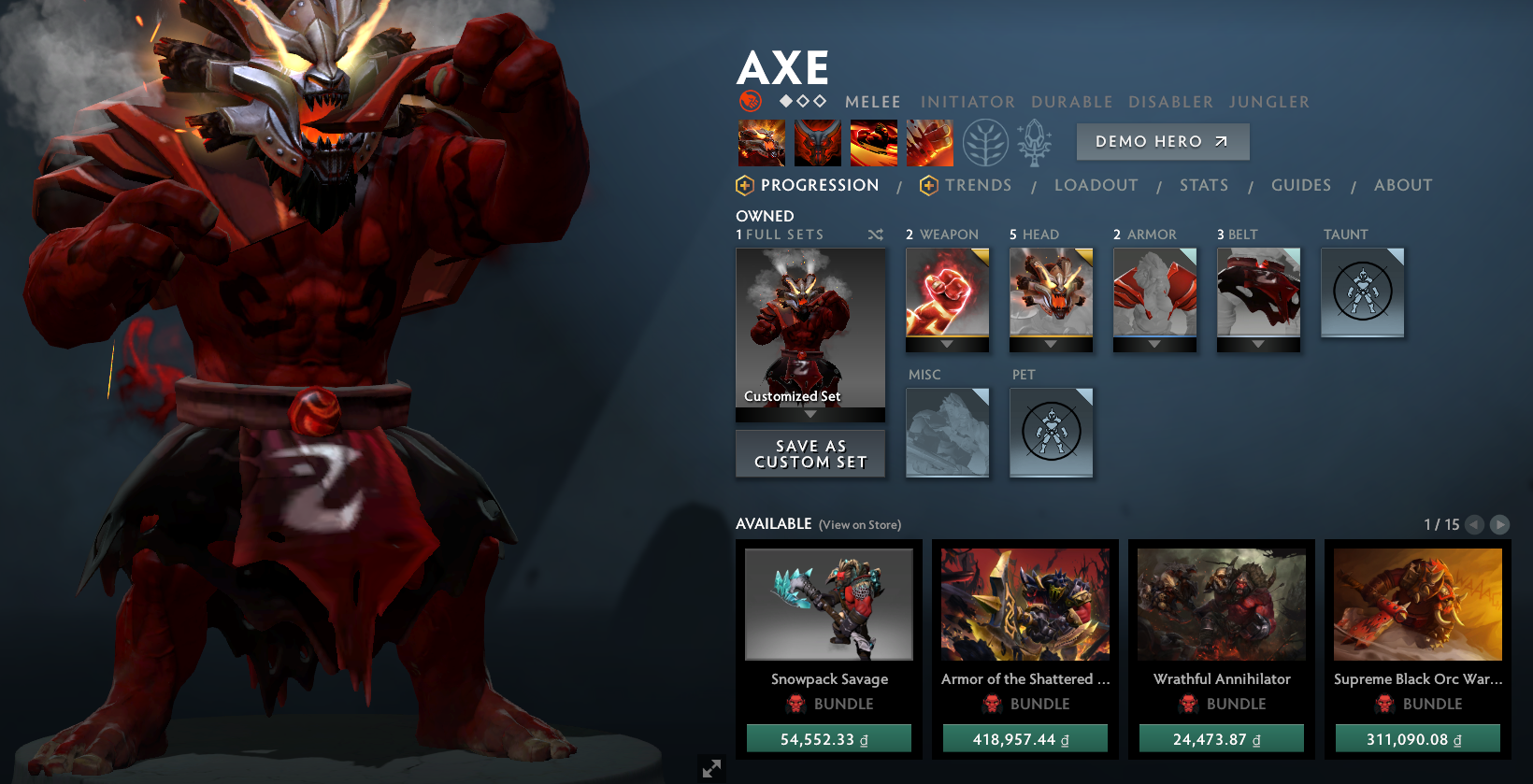Select the Berserker's Call ability icon
The image size is (1533, 784).
pos(761,142)
